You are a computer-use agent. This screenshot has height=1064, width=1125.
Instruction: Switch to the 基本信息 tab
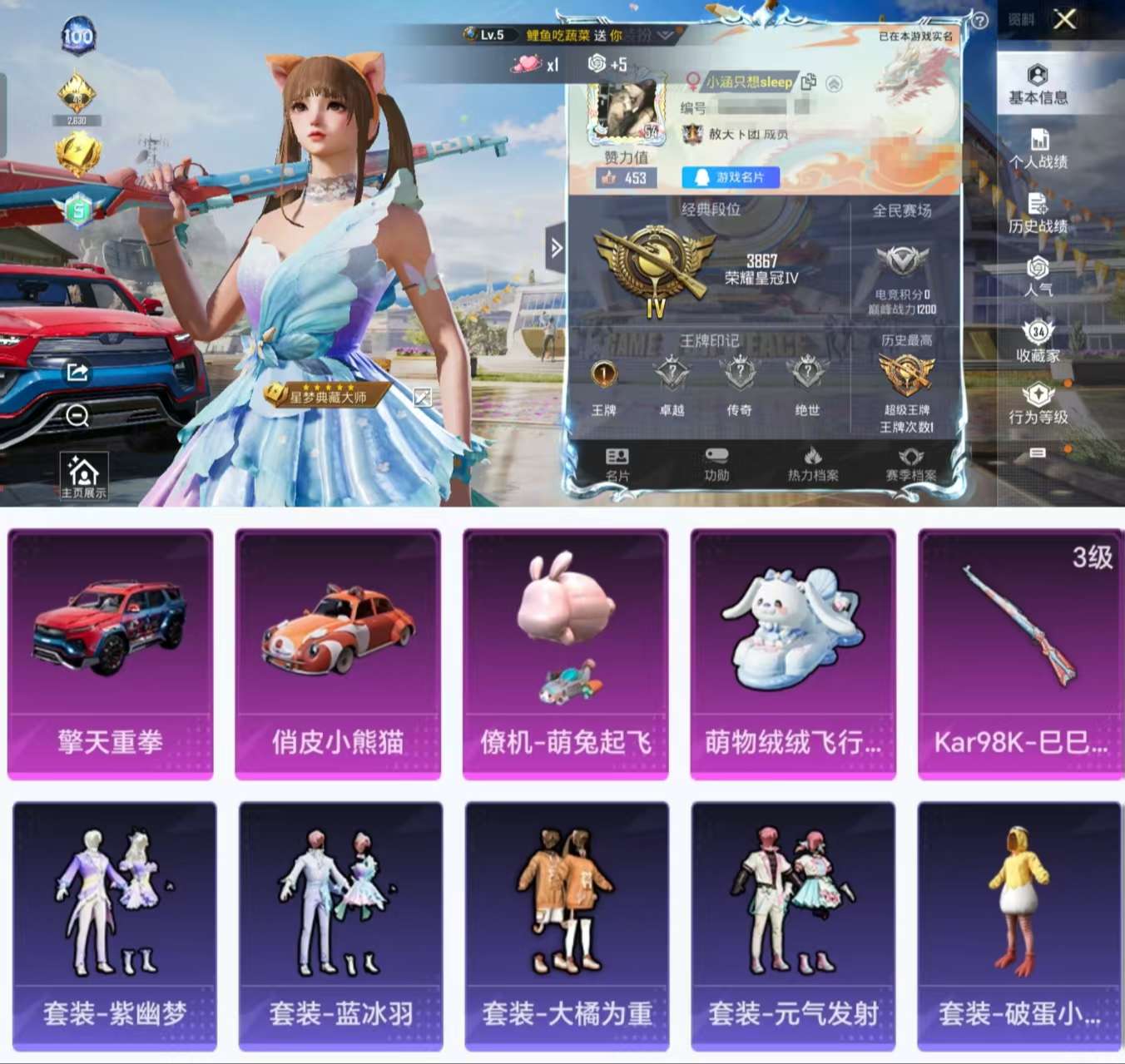click(x=1038, y=85)
